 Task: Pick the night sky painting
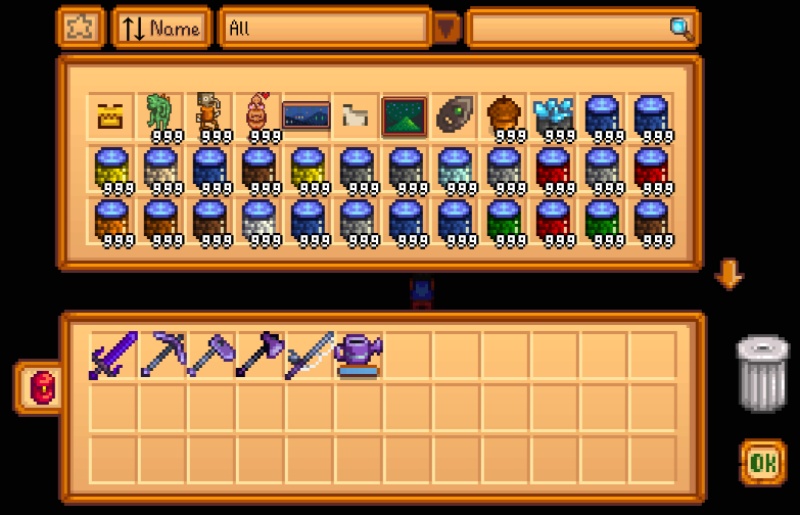(x=306, y=116)
